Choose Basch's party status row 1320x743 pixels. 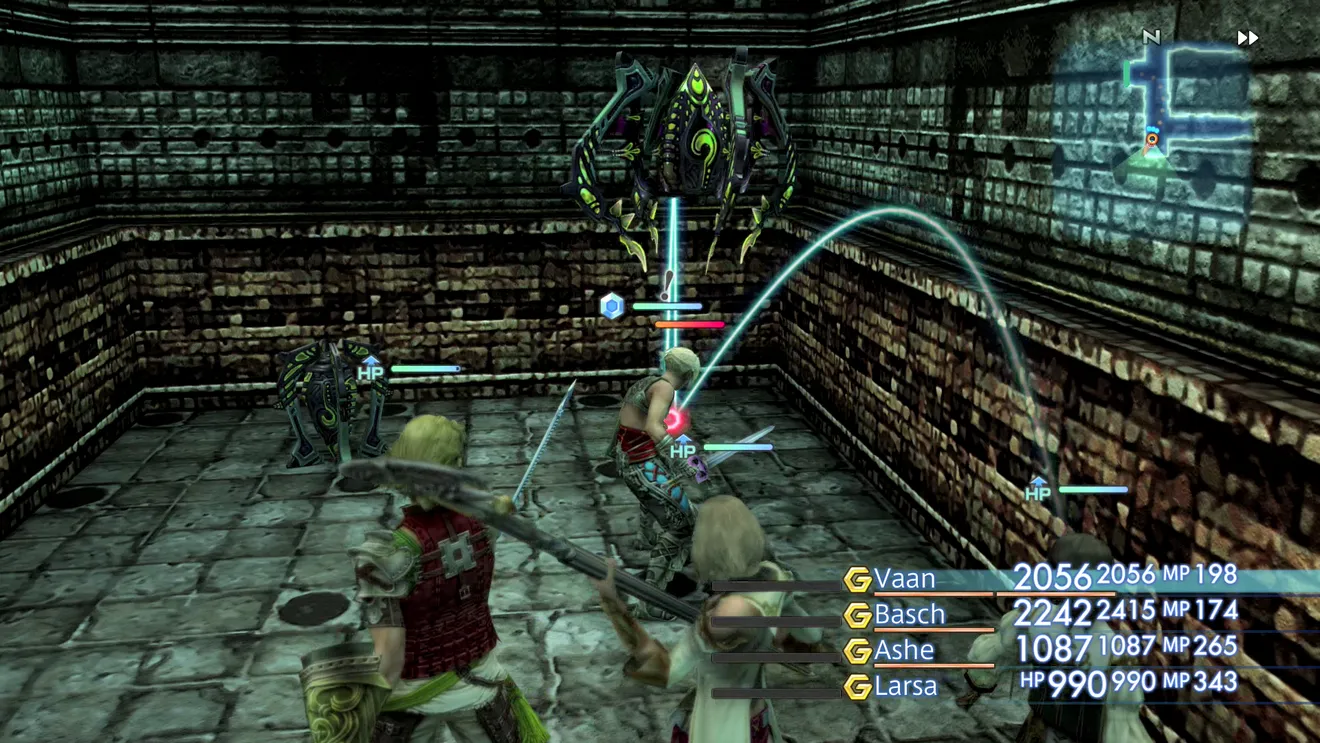[909, 613]
